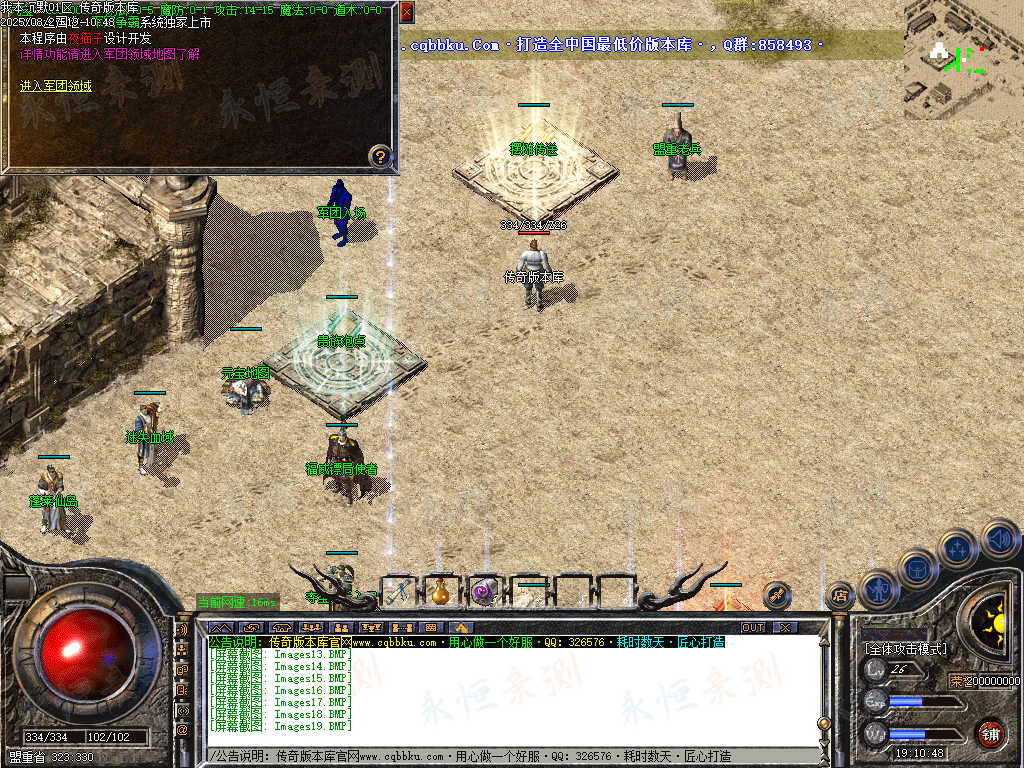1024x768 pixels.
Task: Click the chat input line
Action: tap(500, 756)
